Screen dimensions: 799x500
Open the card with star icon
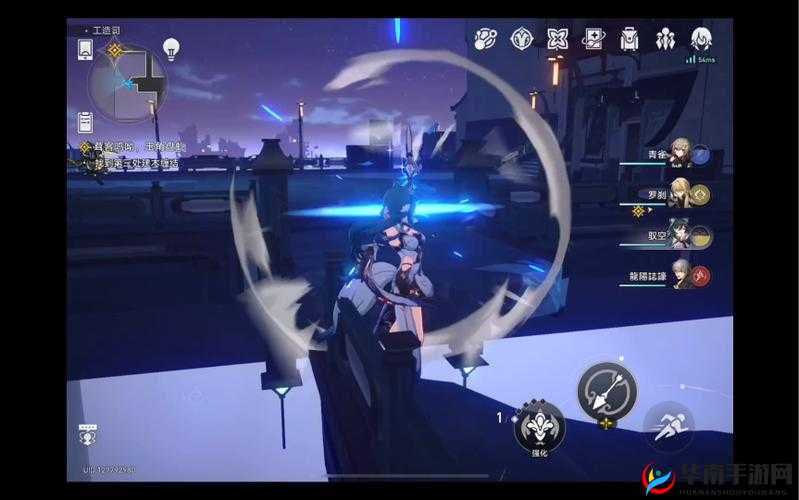pos(593,39)
